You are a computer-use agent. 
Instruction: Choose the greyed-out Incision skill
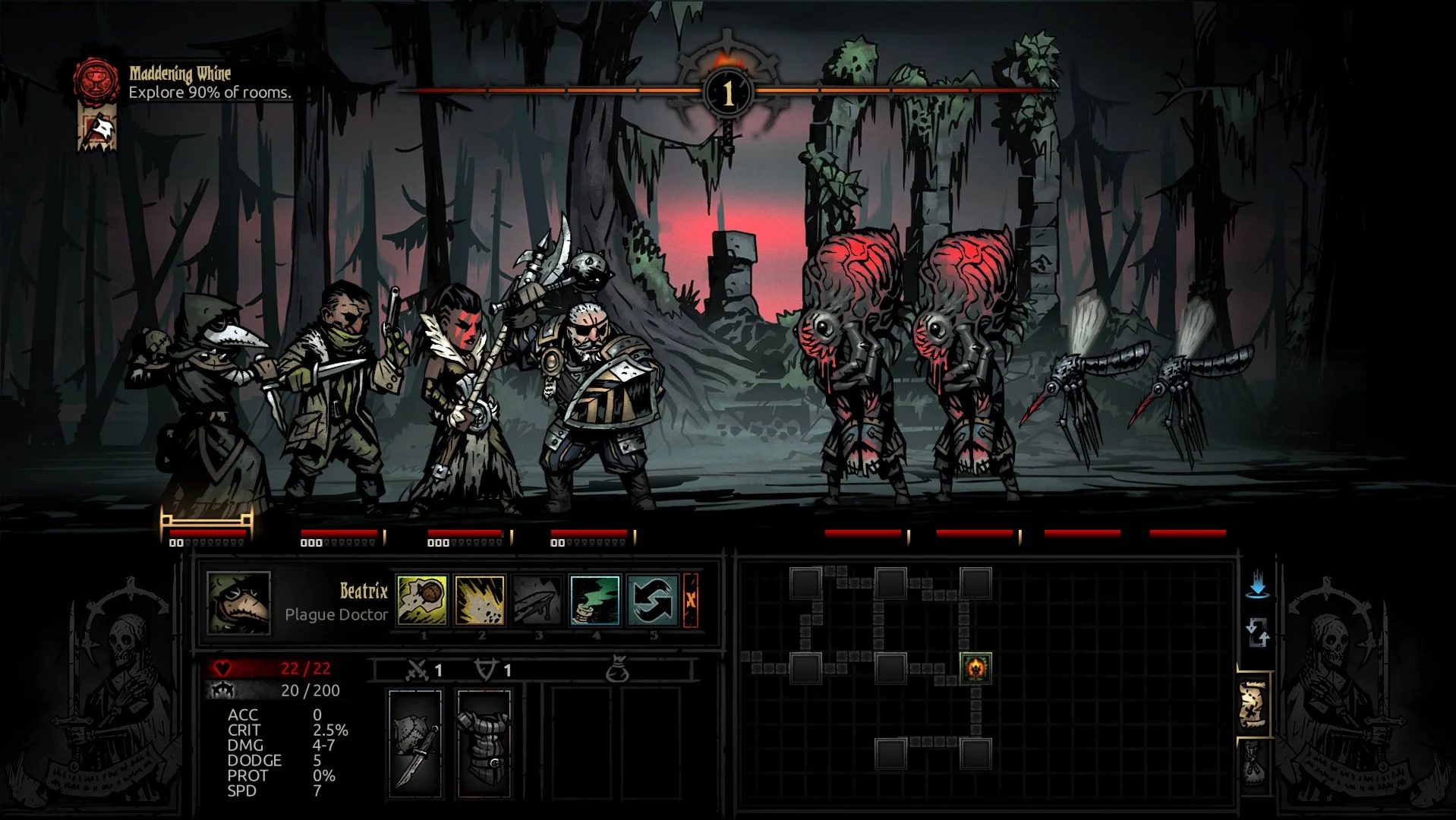[x=537, y=600]
